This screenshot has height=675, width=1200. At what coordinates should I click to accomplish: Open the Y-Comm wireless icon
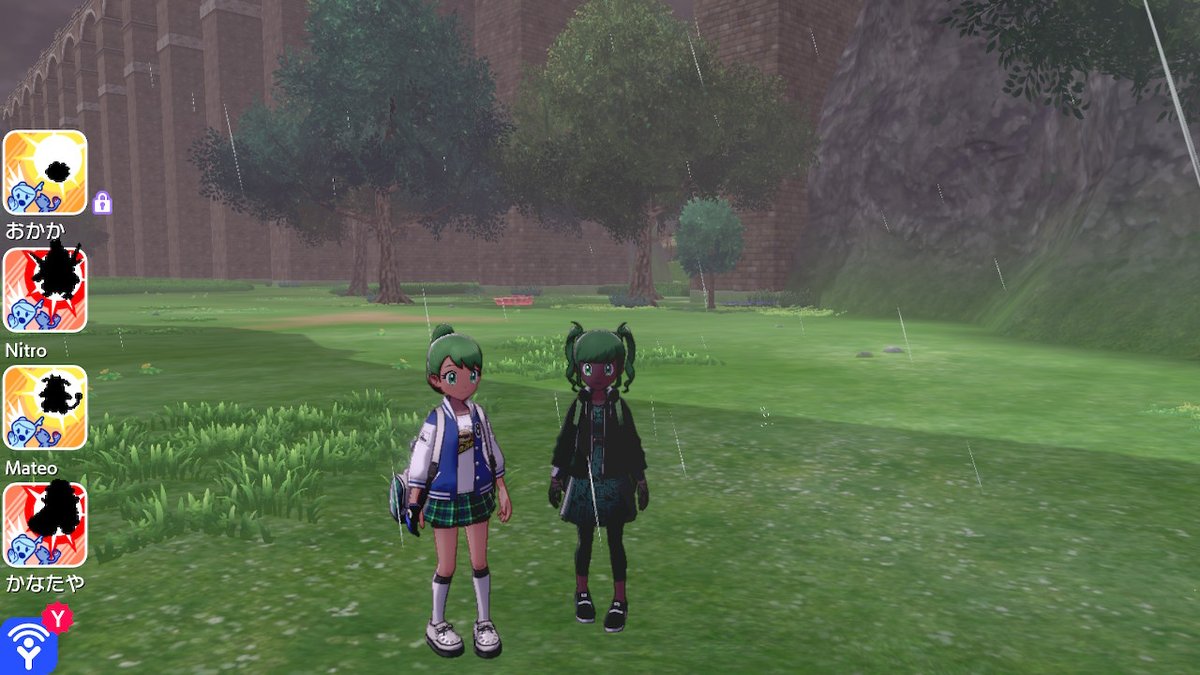pyautogui.click(x=28, y=645)
